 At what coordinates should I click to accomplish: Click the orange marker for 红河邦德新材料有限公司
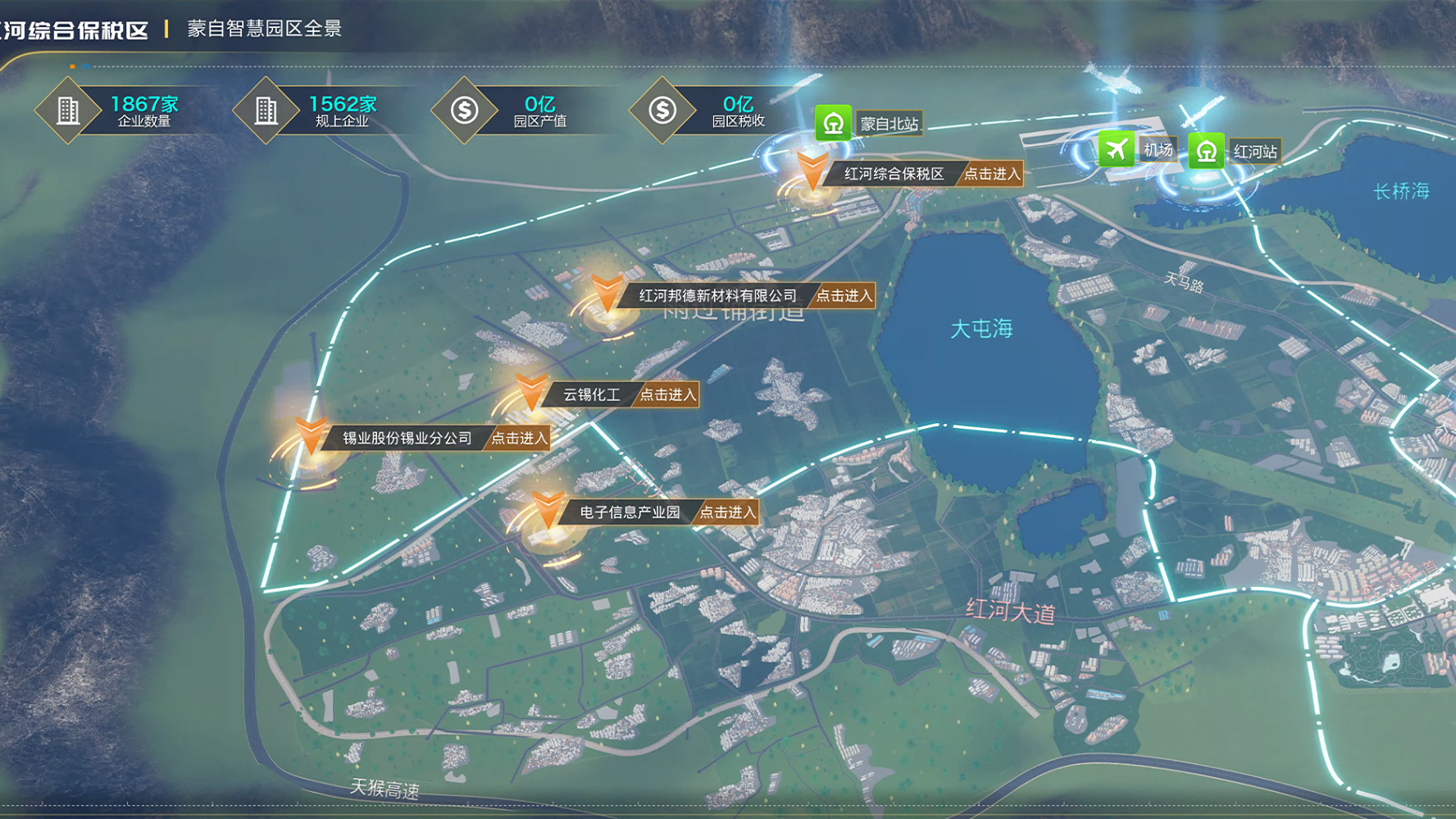(x=607, y=293)
